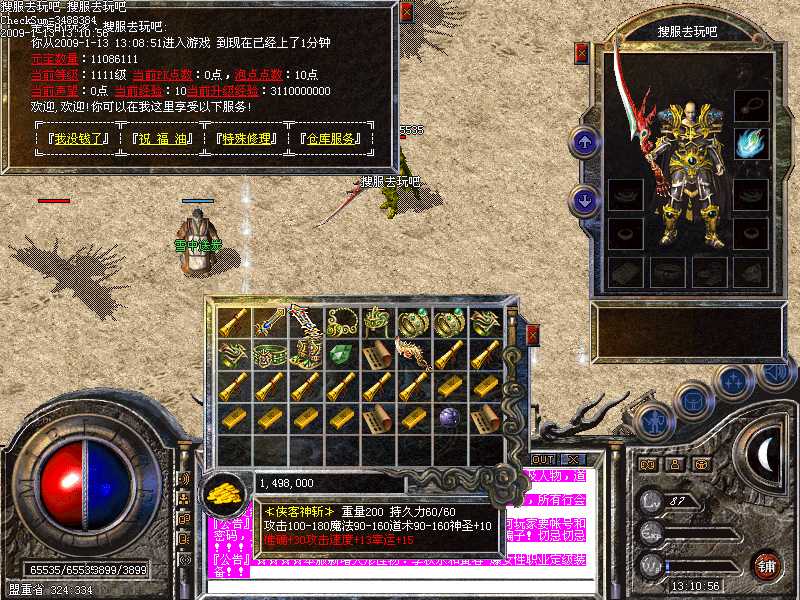The height and width of the screenshot is (600, 800).
Task: Close the character equipment panel
Action: click(583, 52)
